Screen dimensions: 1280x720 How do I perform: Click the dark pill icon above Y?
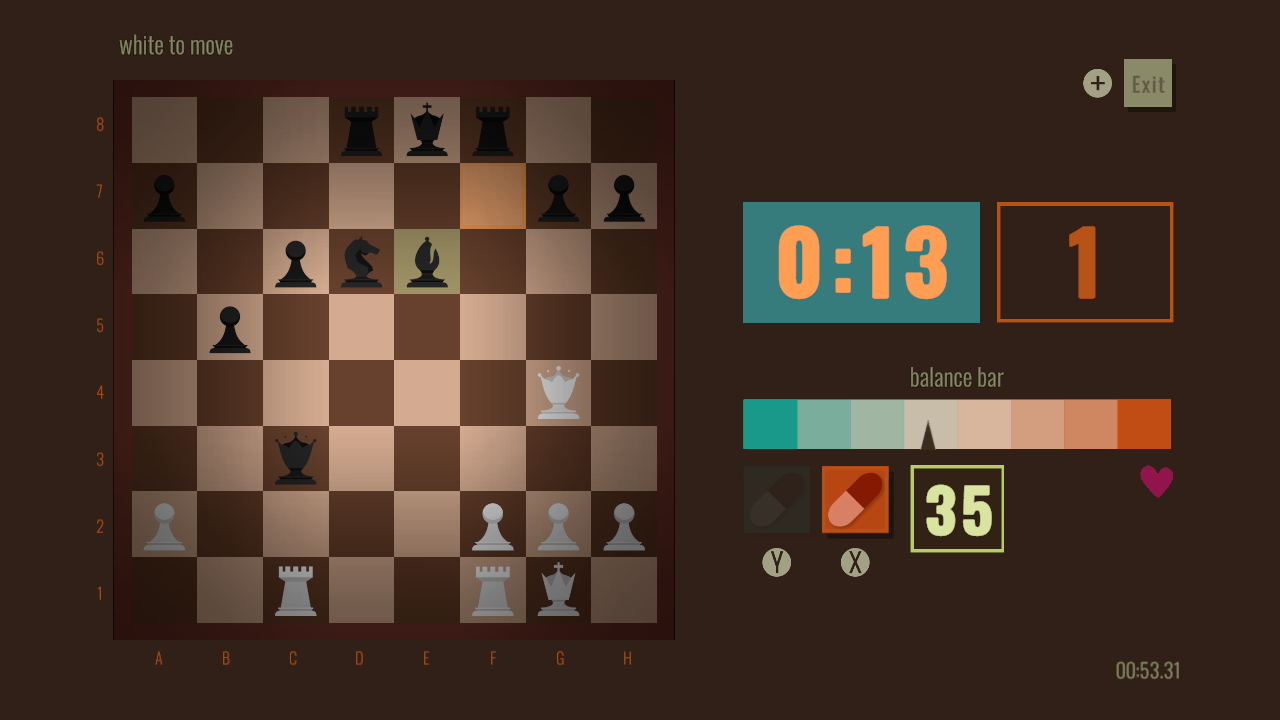[777, 498]
